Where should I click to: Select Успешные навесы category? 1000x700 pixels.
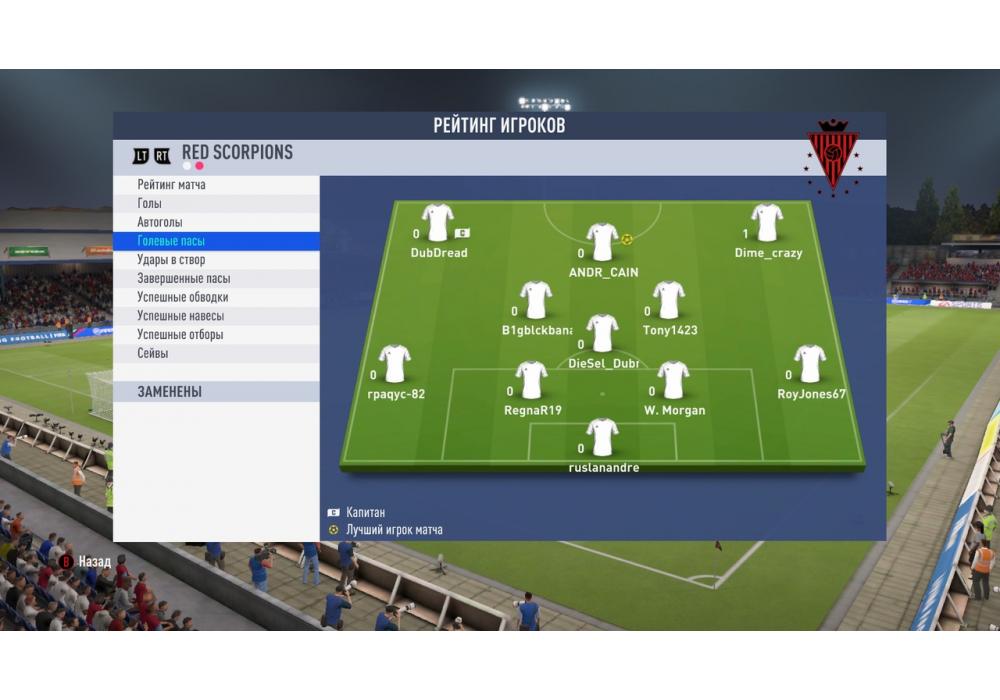tap(181, 316)
